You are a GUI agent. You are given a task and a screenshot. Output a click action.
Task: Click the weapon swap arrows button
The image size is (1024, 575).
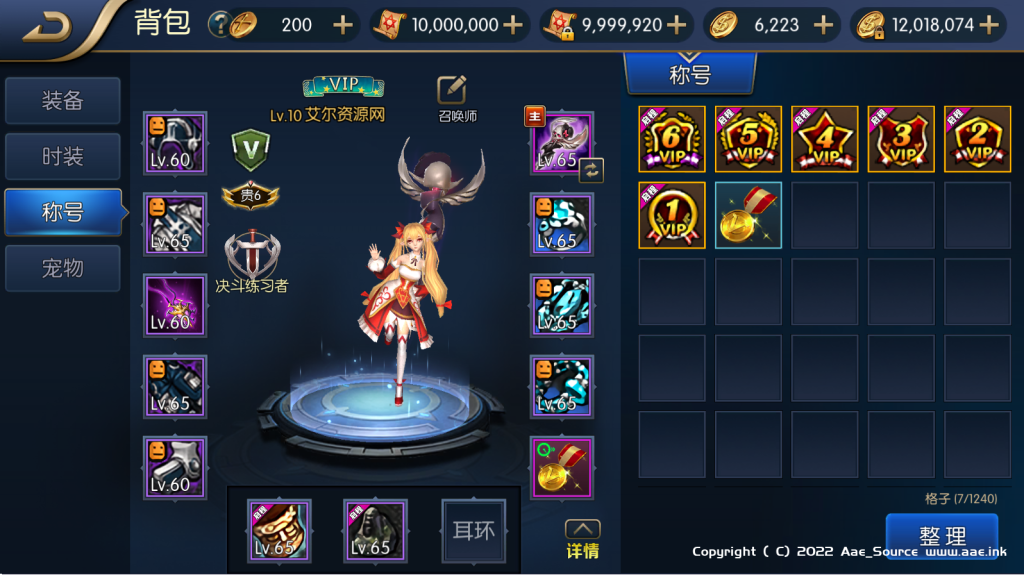tap(591, 170)
